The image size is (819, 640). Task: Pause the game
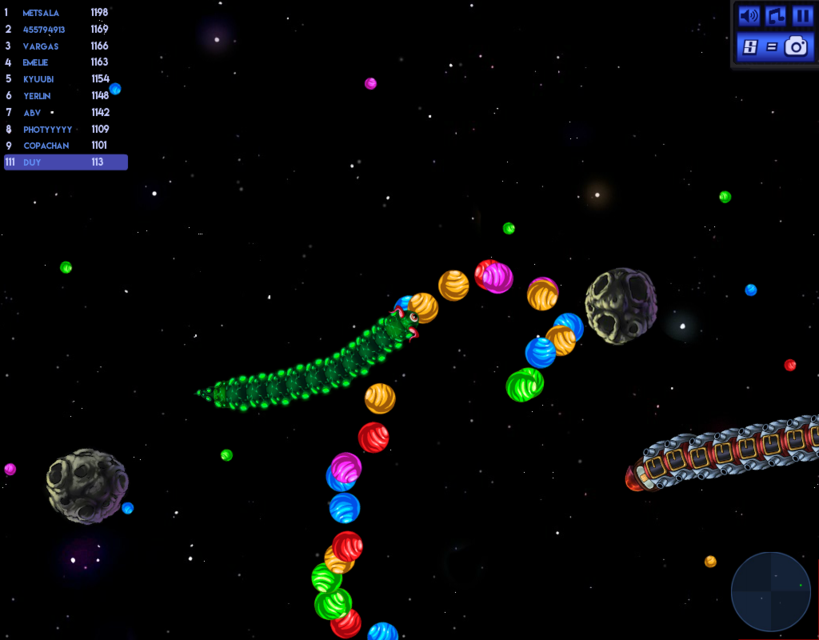pos(802,16)
